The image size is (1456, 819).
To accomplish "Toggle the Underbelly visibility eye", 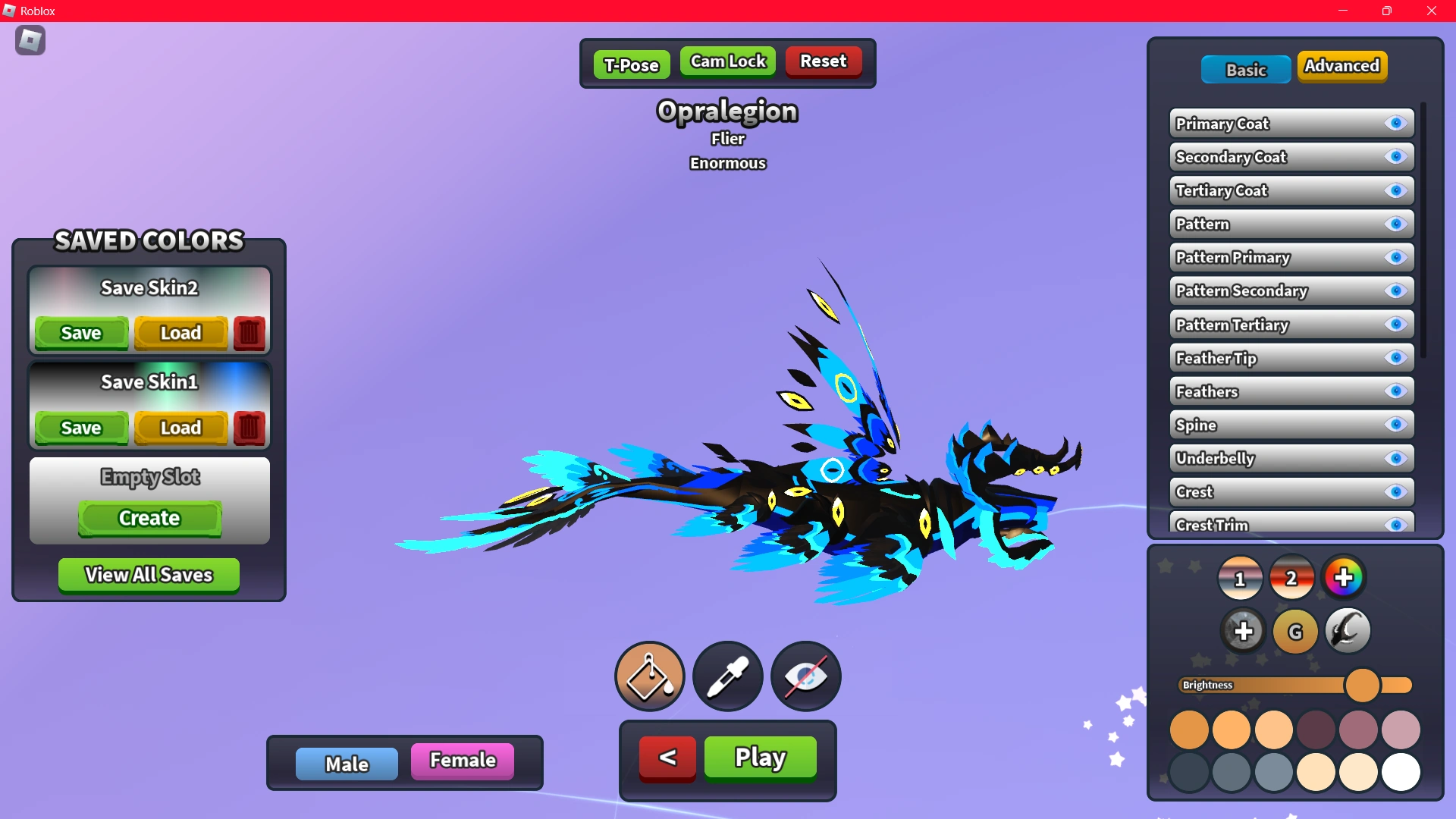I will (1395, 458).
